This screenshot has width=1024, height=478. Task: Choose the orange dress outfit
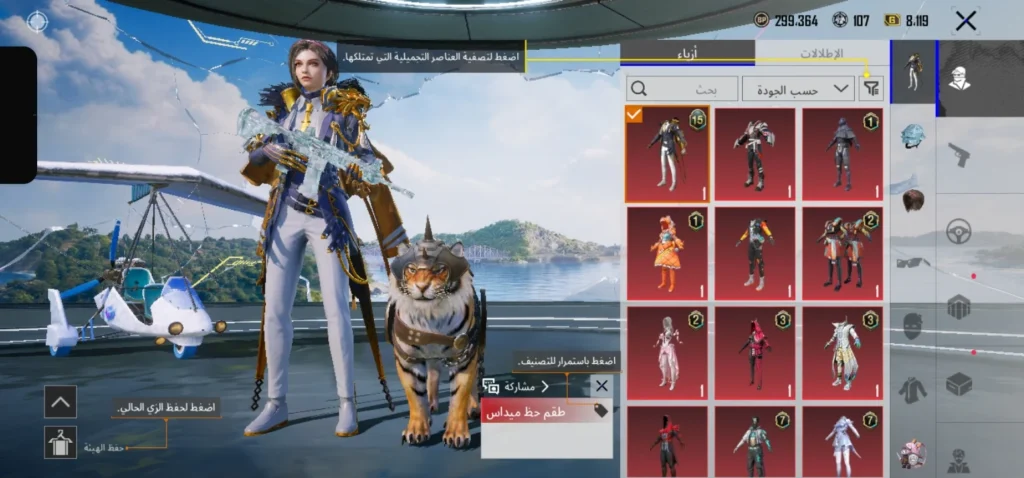tap(667, 254)
